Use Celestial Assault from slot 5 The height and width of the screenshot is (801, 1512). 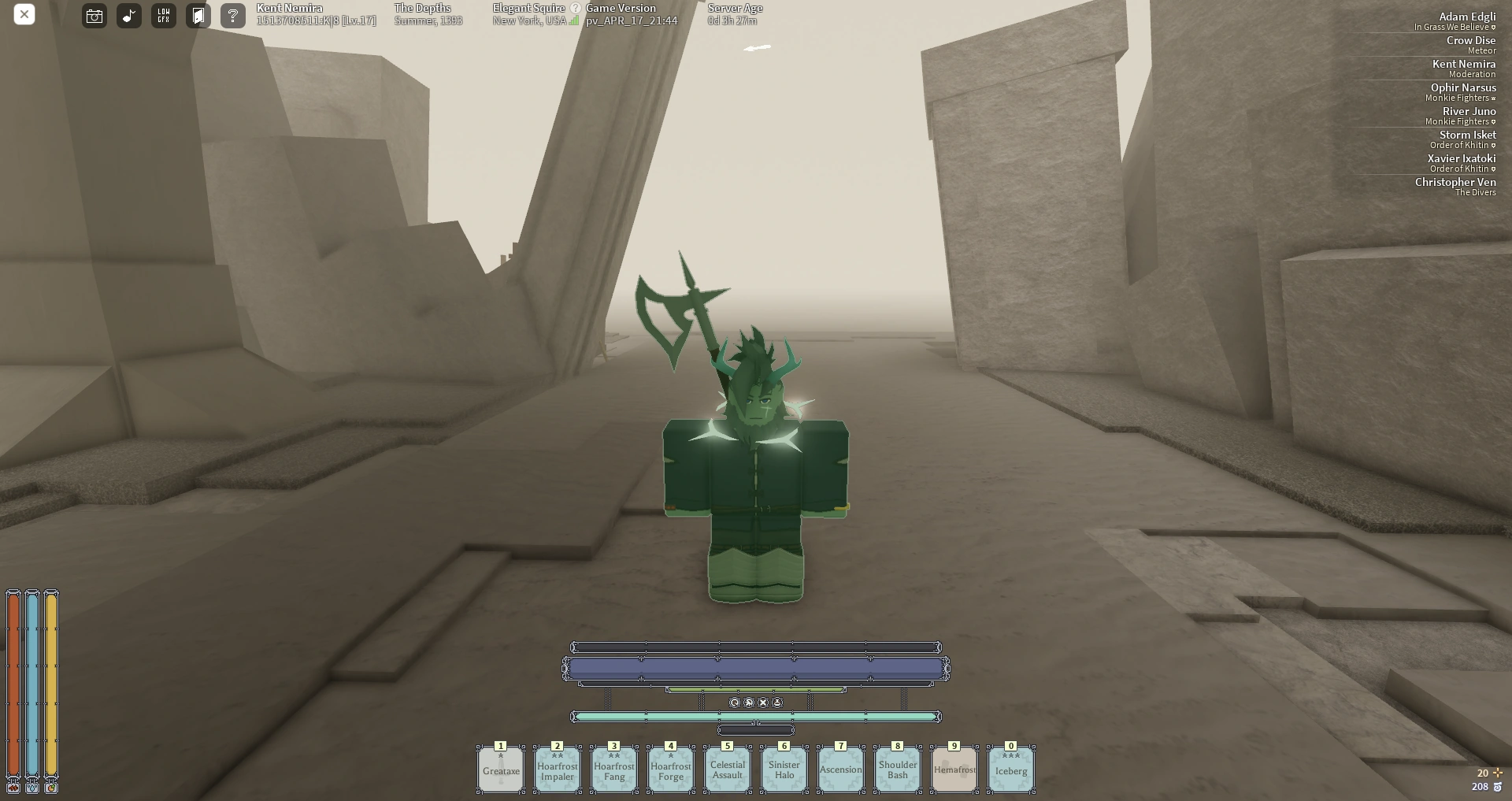pyautogui.click(x=727, y=769)
